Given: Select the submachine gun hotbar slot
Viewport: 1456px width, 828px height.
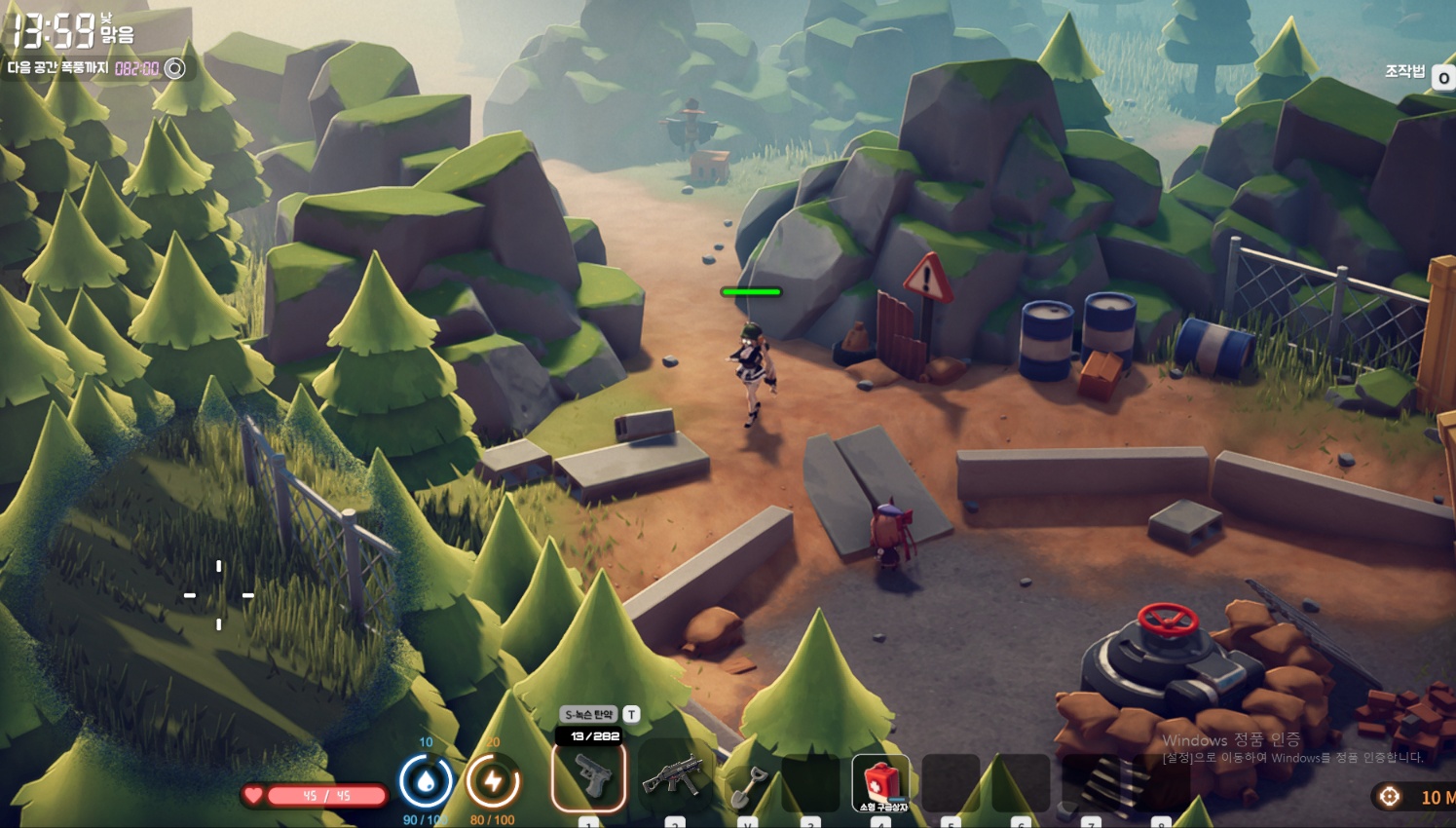Looking at the screenshot, I should (672, 778).
